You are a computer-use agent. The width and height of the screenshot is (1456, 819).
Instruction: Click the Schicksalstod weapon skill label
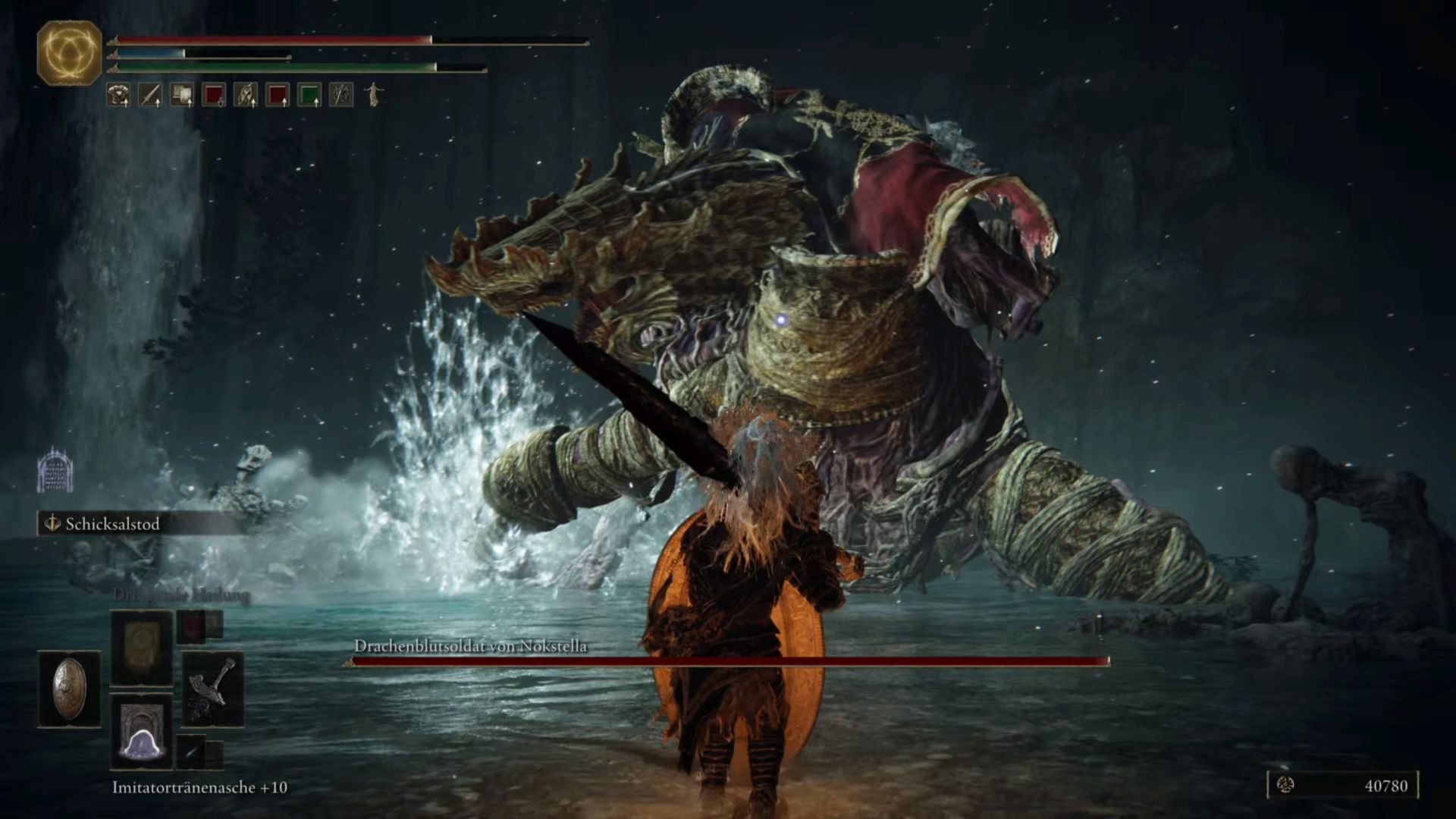[111, 524]
